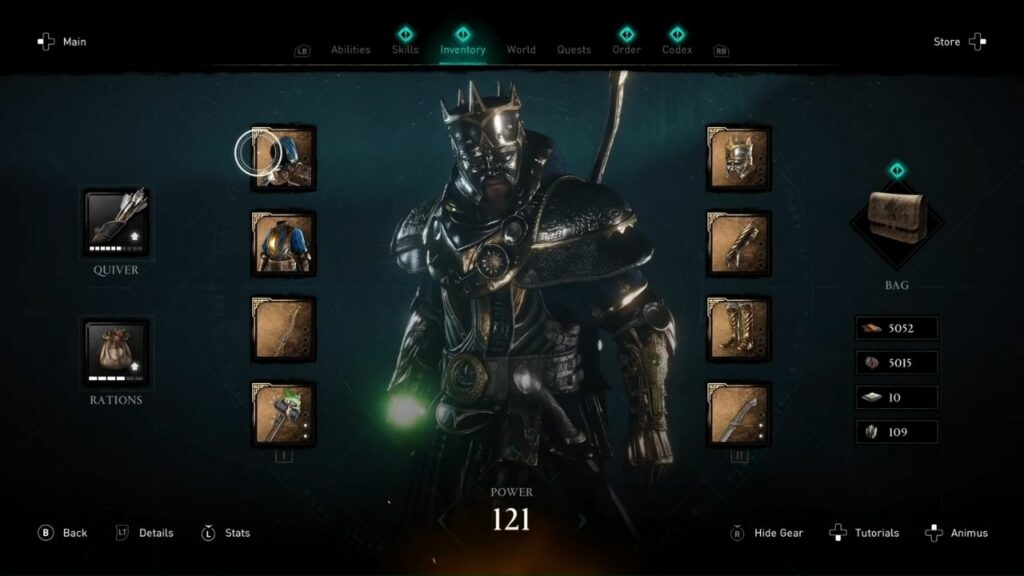
Task: Open the Quiver upgrade slot
Action: click(x=117, y=221)
